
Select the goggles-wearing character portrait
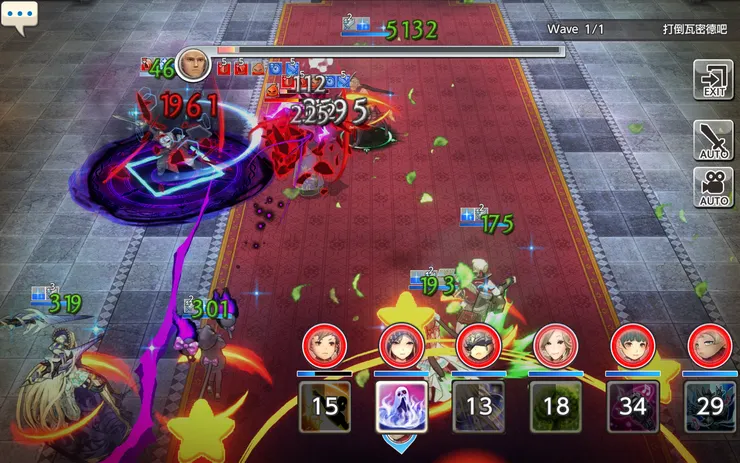coord(478,346)
